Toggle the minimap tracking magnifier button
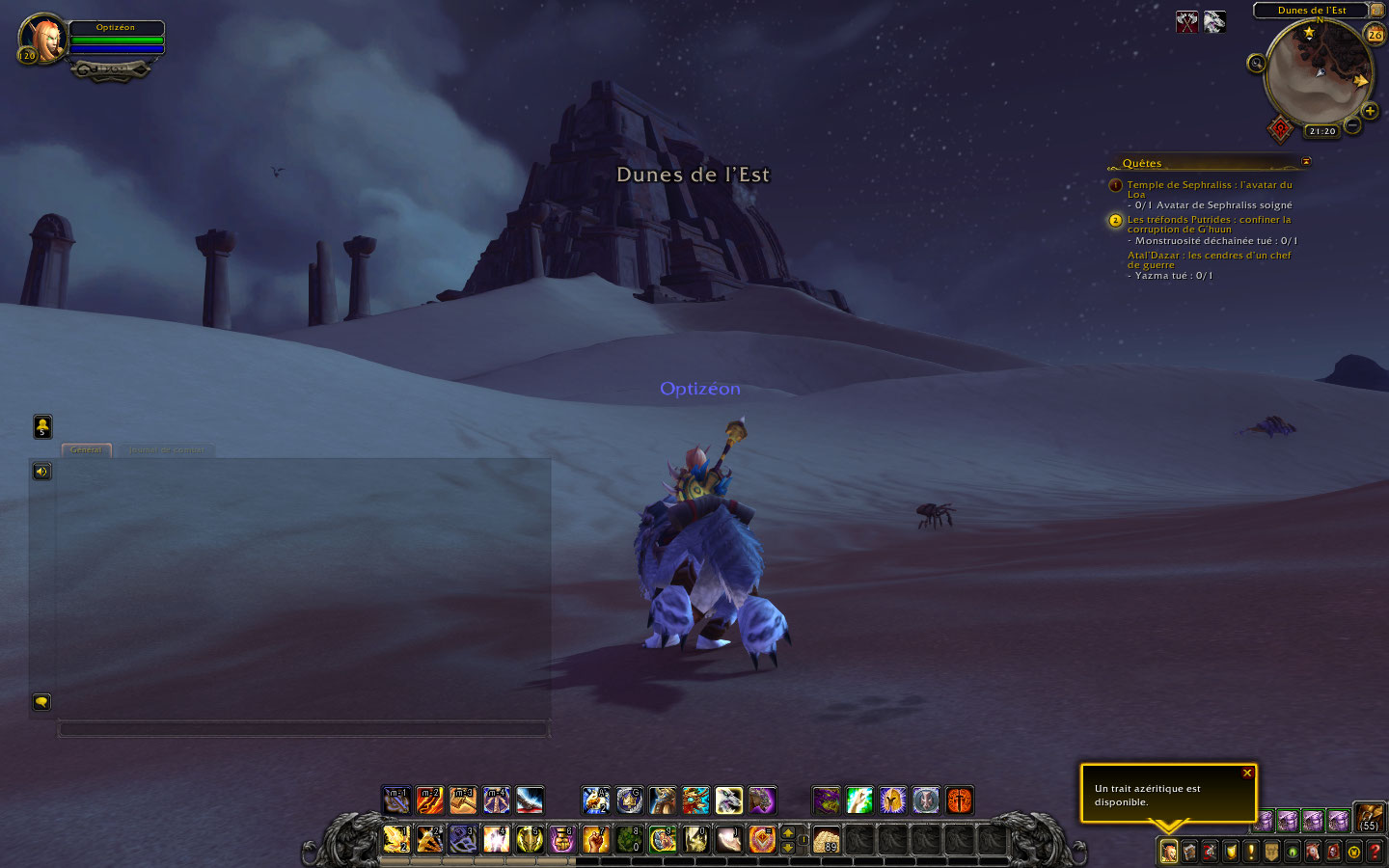The height and width of the screenshot is (868, 1389). tap(1256, 64)
